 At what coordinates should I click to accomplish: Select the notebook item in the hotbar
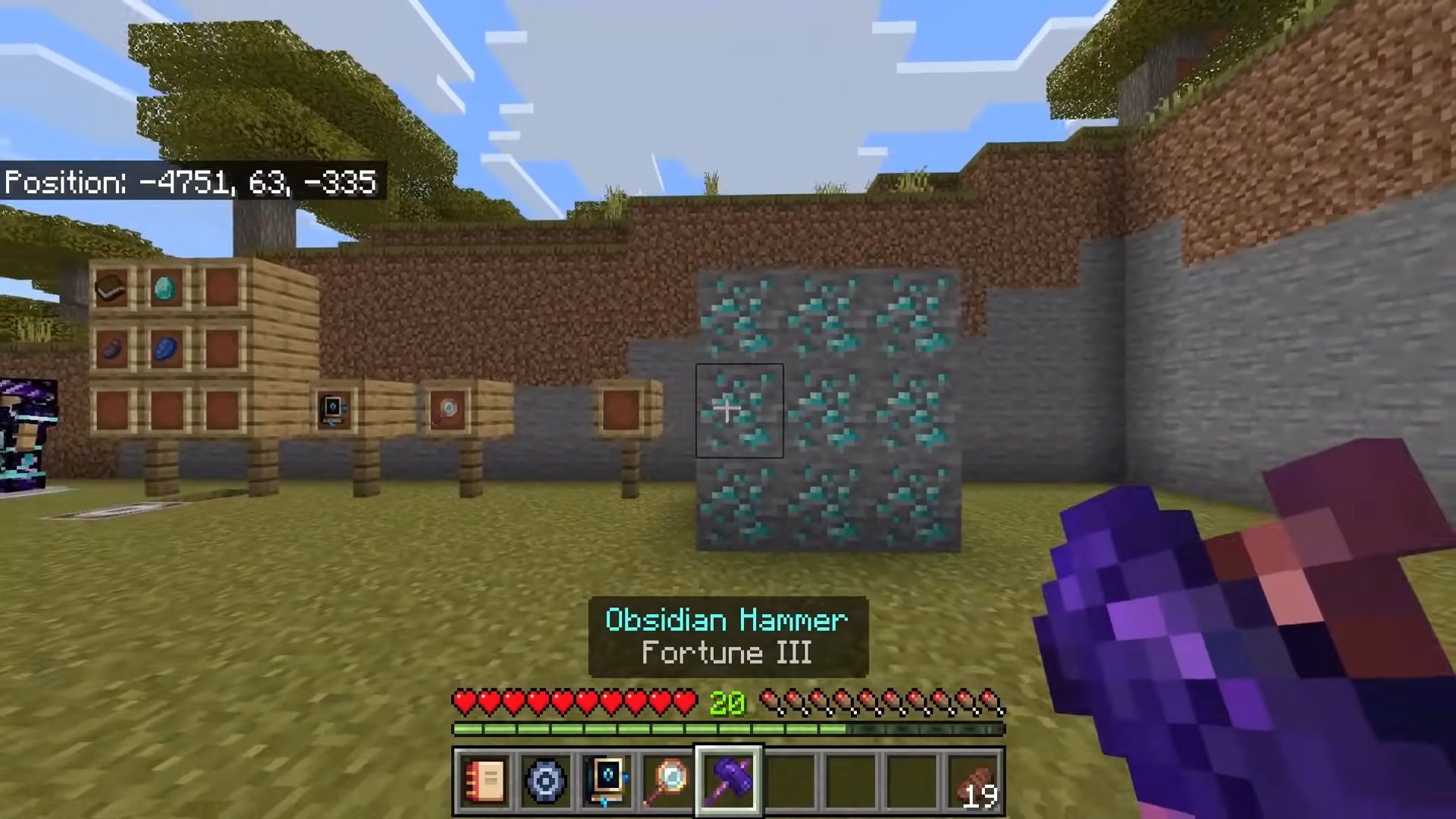[x=483, y=781]
